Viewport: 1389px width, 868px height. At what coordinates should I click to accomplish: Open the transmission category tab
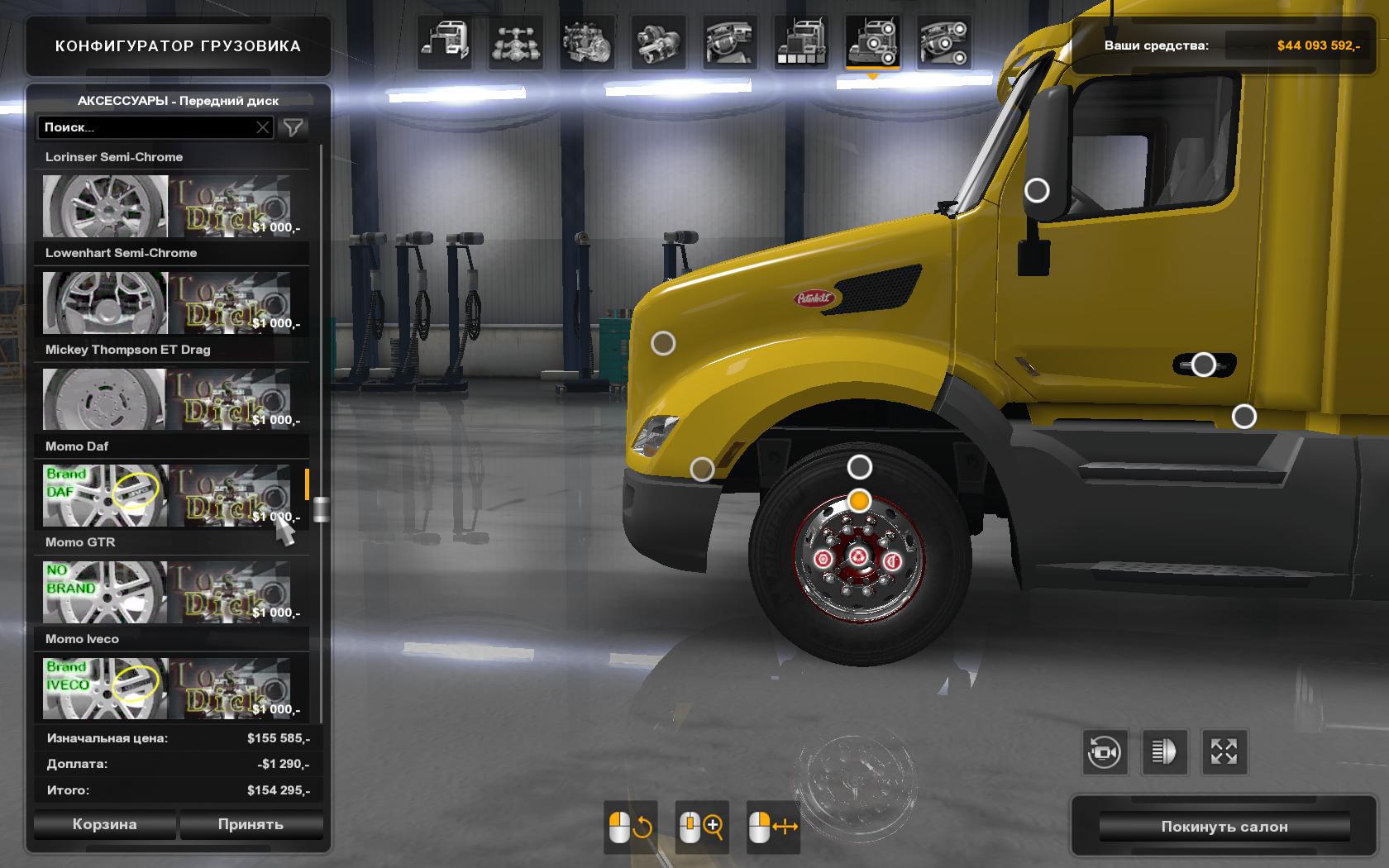pyautogui.click(x=658, y=41)
